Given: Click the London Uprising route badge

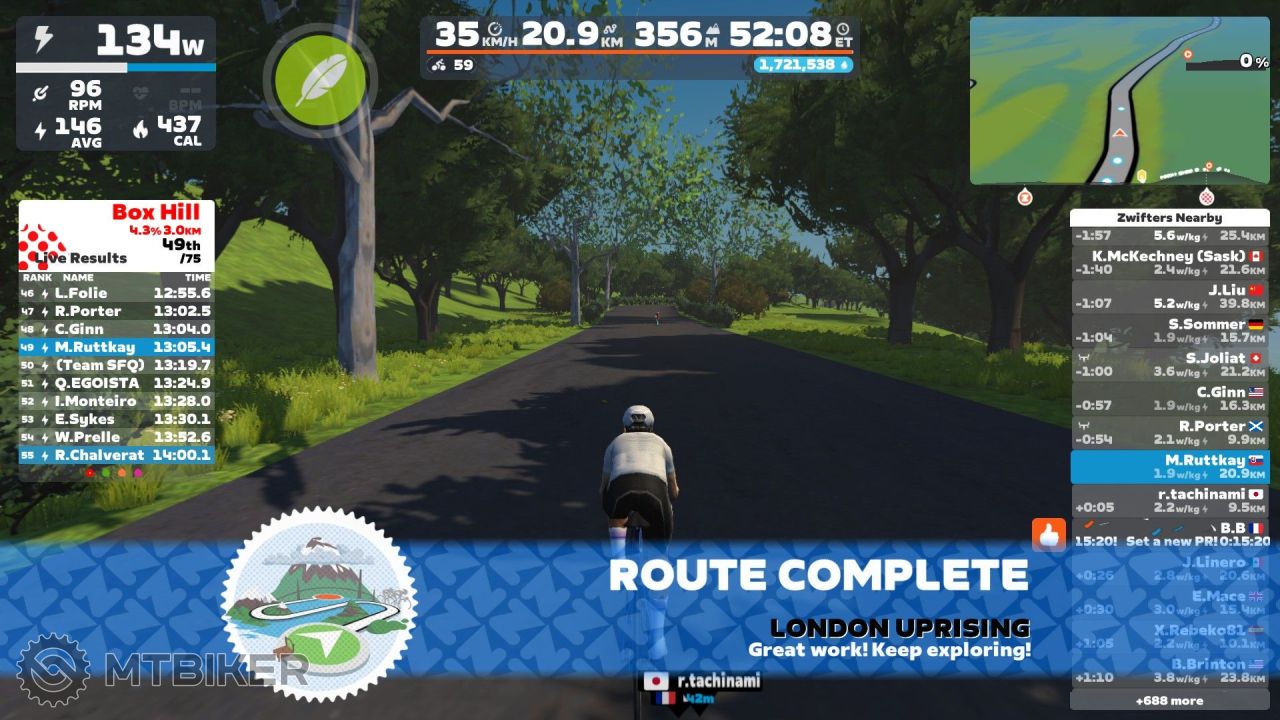Looking at the screenshot, I should pyautogui.click(x=319, y=603).
